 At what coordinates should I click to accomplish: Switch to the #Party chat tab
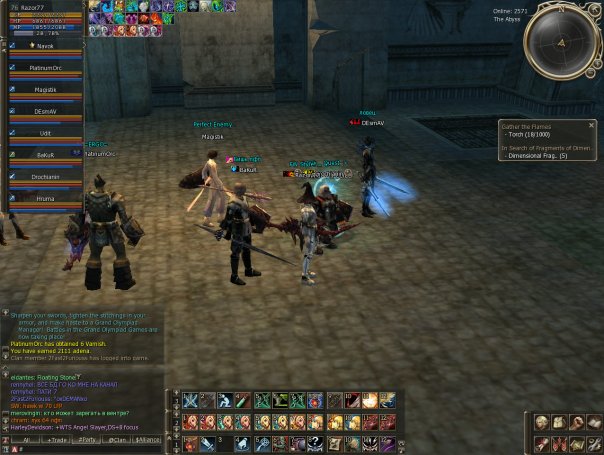[87, 439]
